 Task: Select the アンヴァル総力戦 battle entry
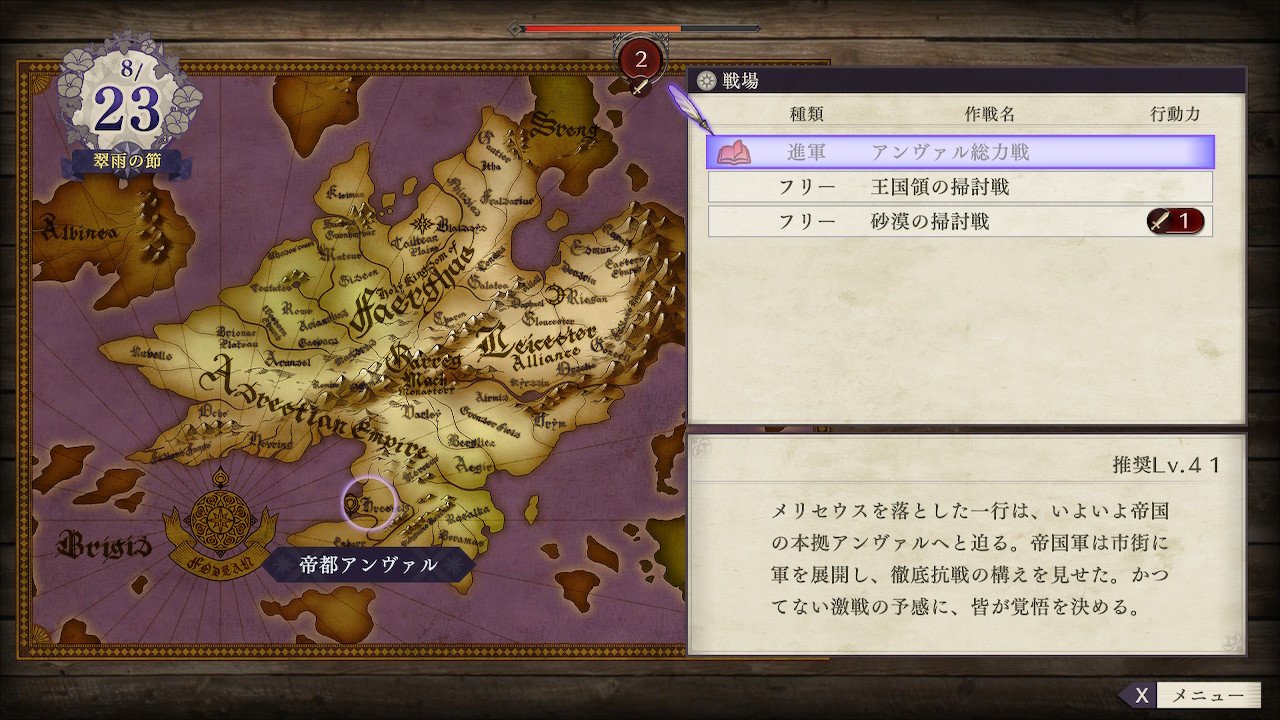pyautogui.click(x=959, y=152)
